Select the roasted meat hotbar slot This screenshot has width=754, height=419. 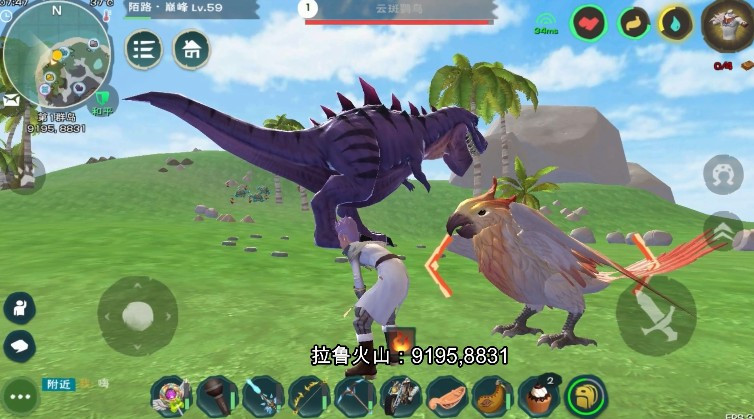(x=491, y=396)
